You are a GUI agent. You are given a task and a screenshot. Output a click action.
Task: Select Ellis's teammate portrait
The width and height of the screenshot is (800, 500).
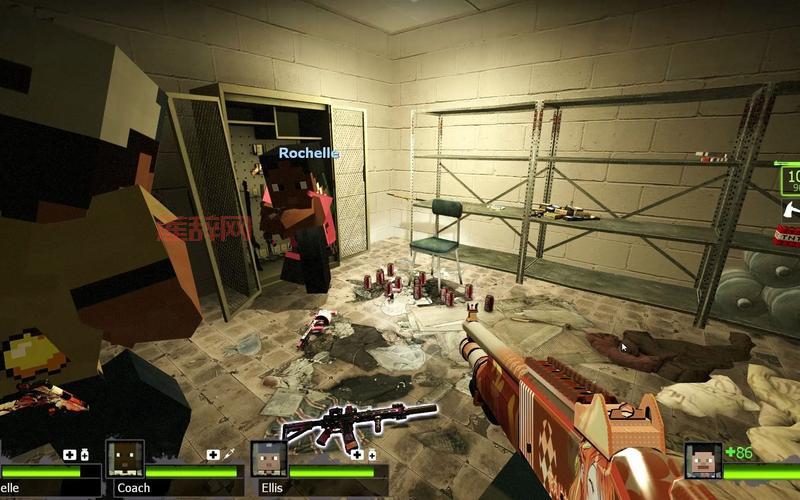pos(269,459)
